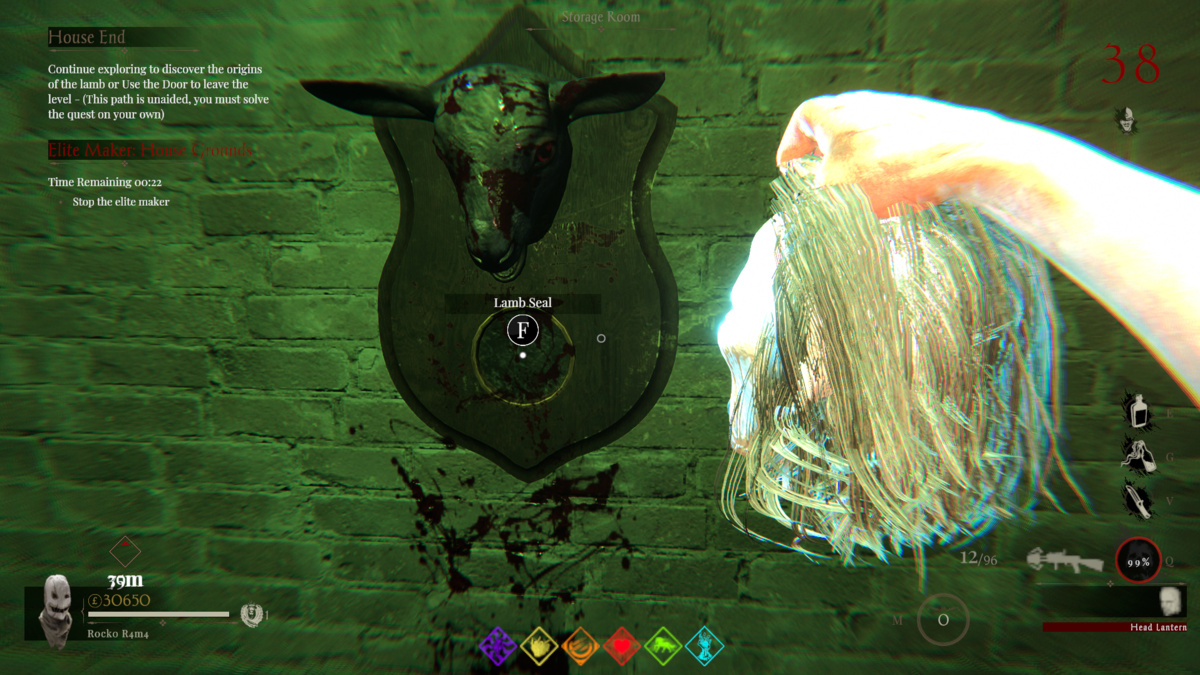Viewport: 1200px width, 675px height.
Task: Select the red heart diamond icon
Action: (x=622, y=647)
